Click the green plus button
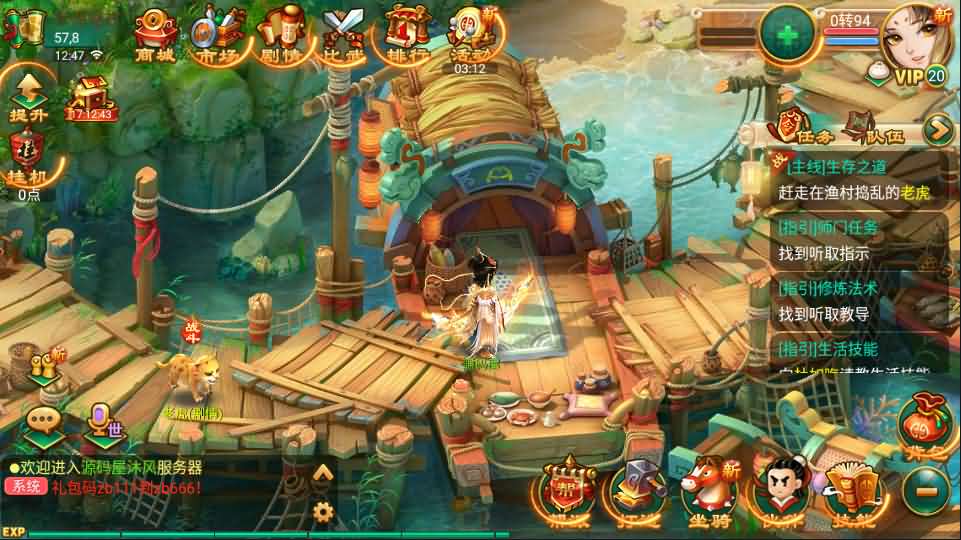Screen dimensions: 961x540 click(x=789, y=33)
